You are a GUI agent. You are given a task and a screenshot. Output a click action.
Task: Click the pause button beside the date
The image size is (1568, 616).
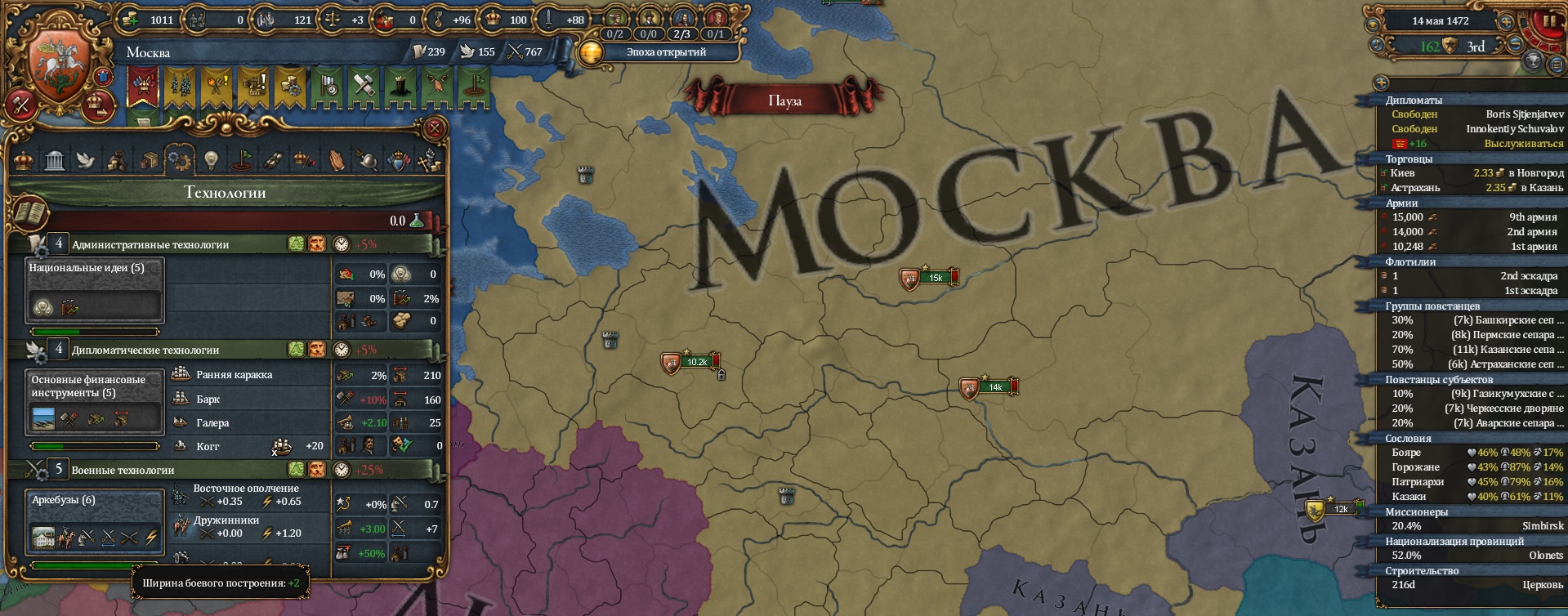(1551, 20)
